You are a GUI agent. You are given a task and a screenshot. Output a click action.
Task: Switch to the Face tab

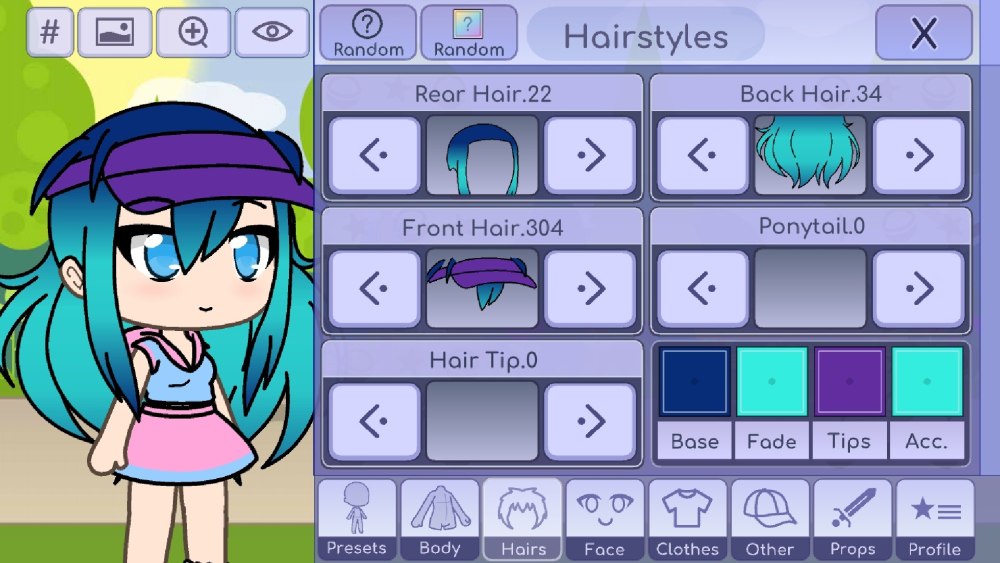pos(604,519)
